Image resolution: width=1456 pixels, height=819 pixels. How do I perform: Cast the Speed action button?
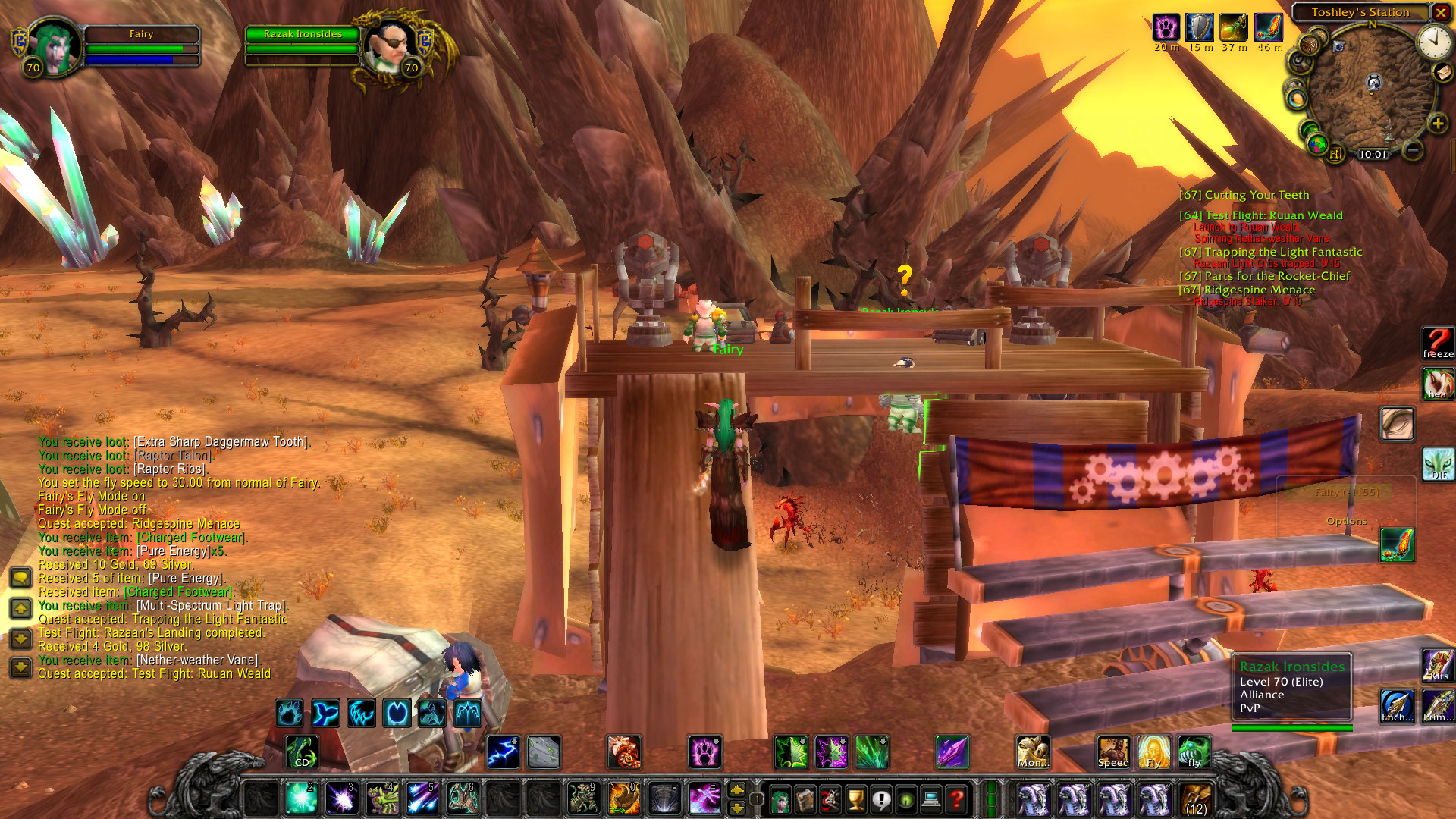pos(1112,752)
